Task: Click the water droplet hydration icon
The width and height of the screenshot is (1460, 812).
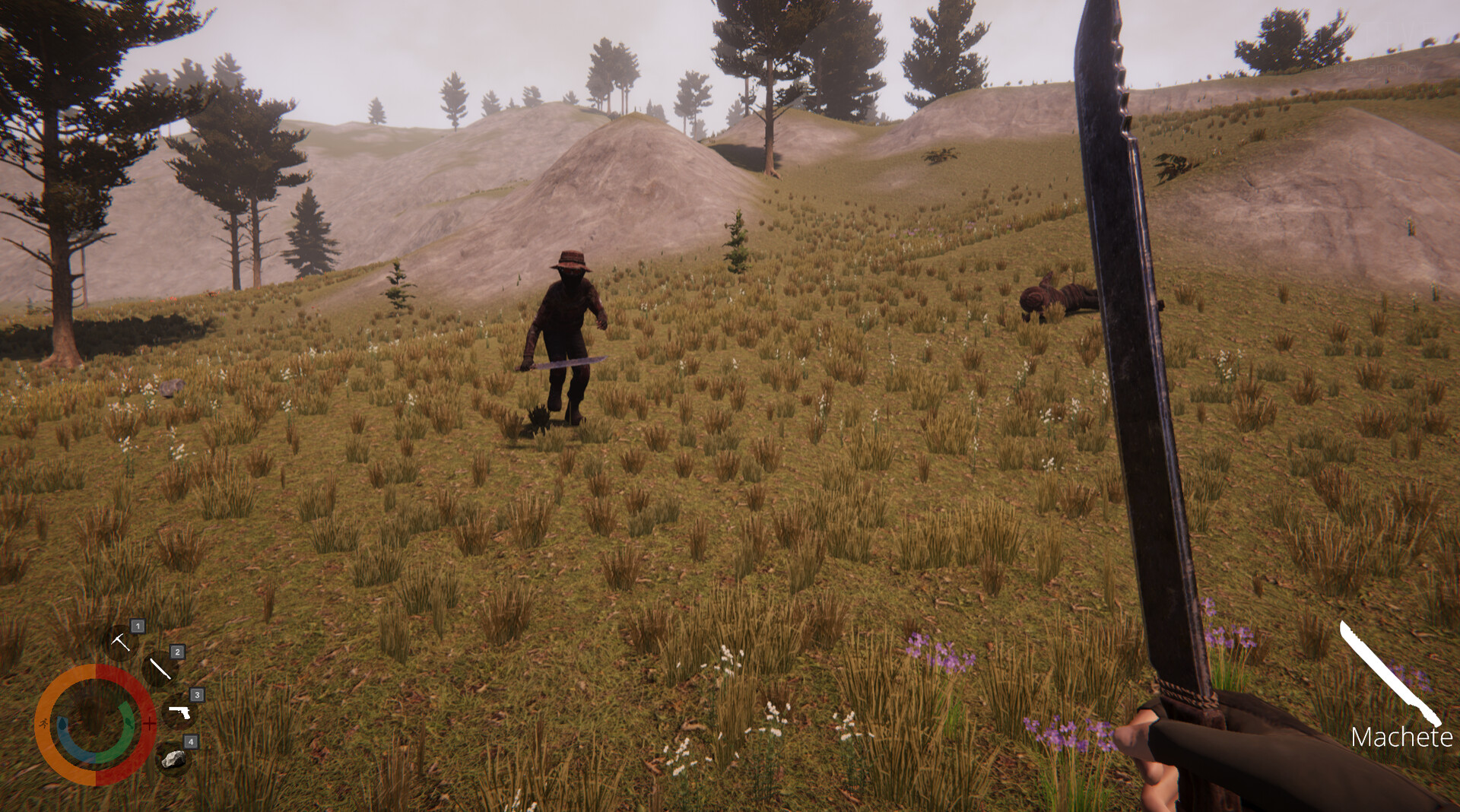Action: click(63, 724)
